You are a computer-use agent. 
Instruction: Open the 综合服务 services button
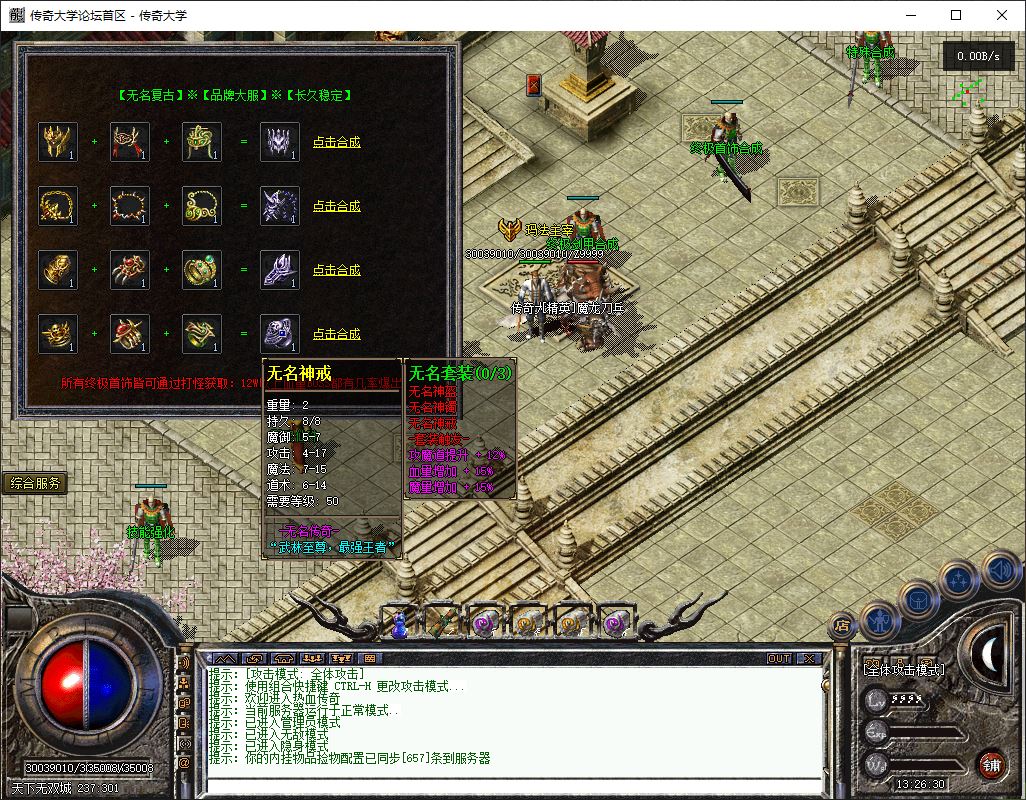(x=36, y=484)
